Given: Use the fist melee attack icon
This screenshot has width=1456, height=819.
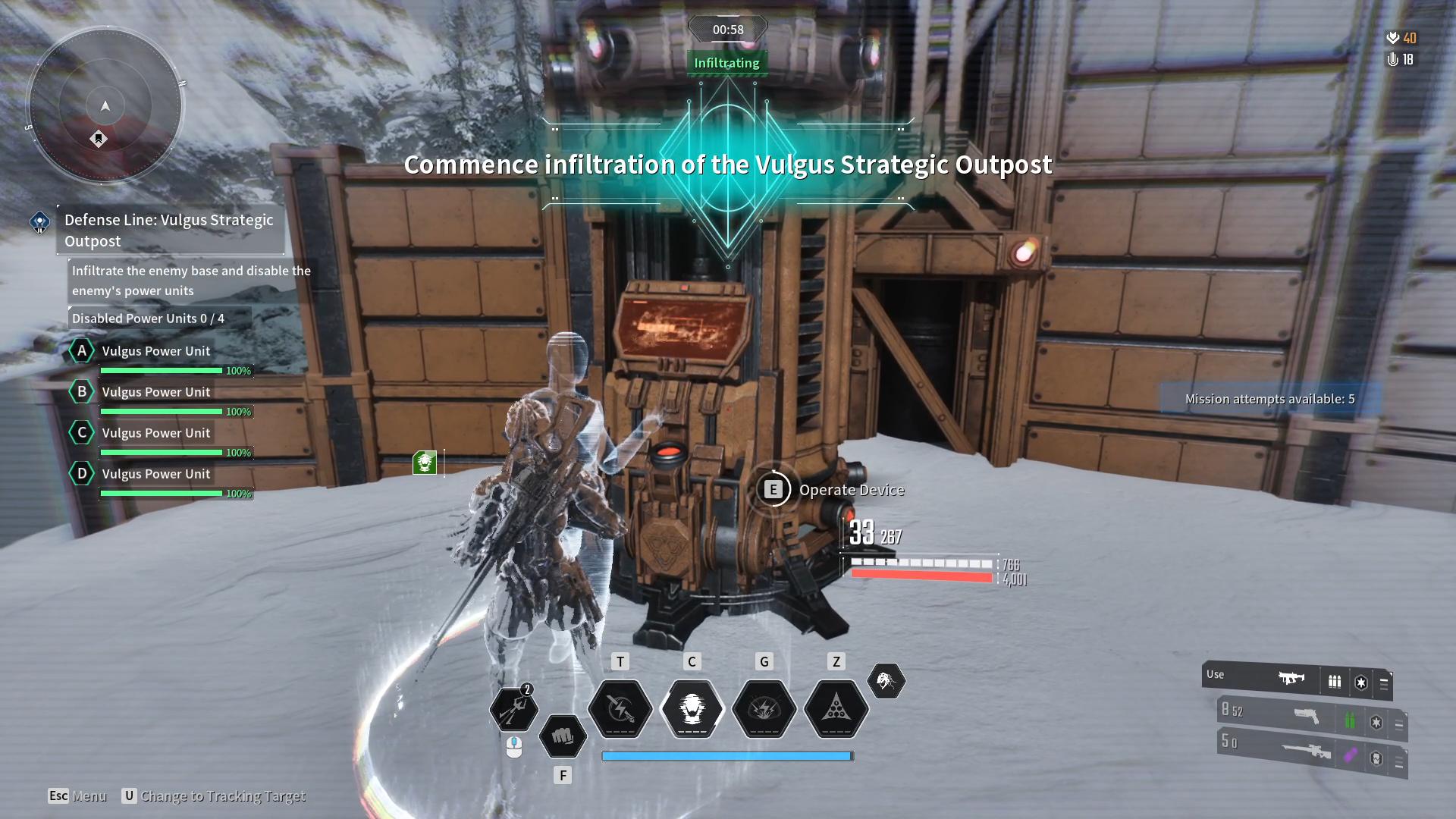Looking at the screenshot, I should point(563,736).
